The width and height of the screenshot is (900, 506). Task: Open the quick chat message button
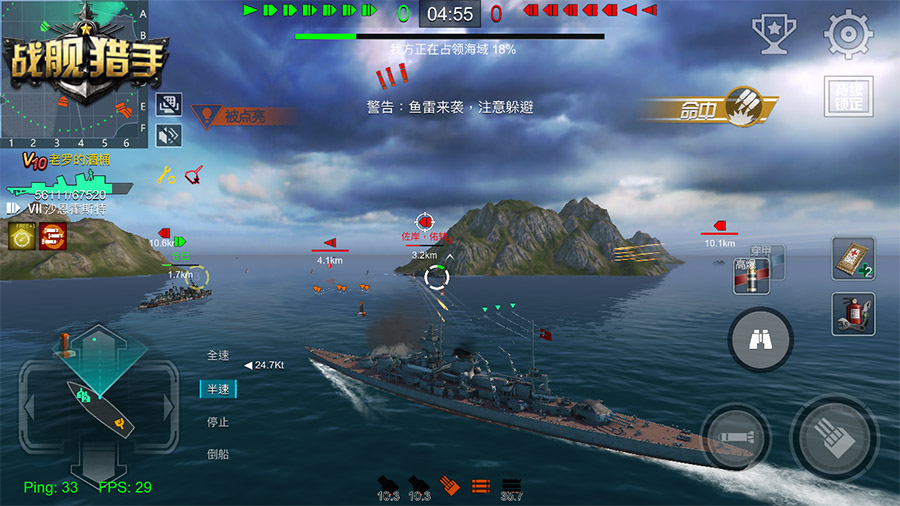pyautogui.click(x=168, y=104)
